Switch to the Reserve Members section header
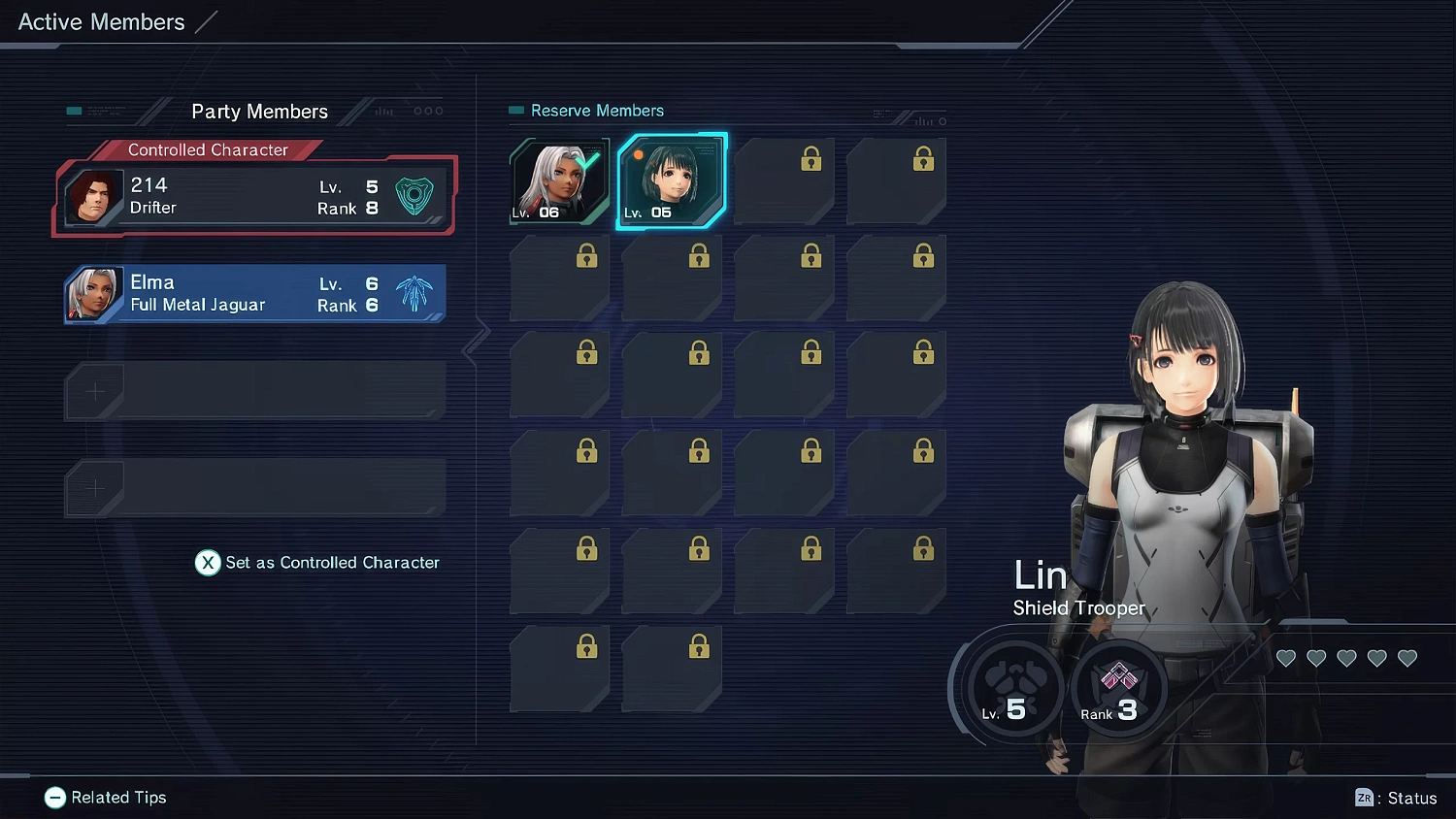The height and width of the screenshot is (819, 1456). (x=597, y=111)
